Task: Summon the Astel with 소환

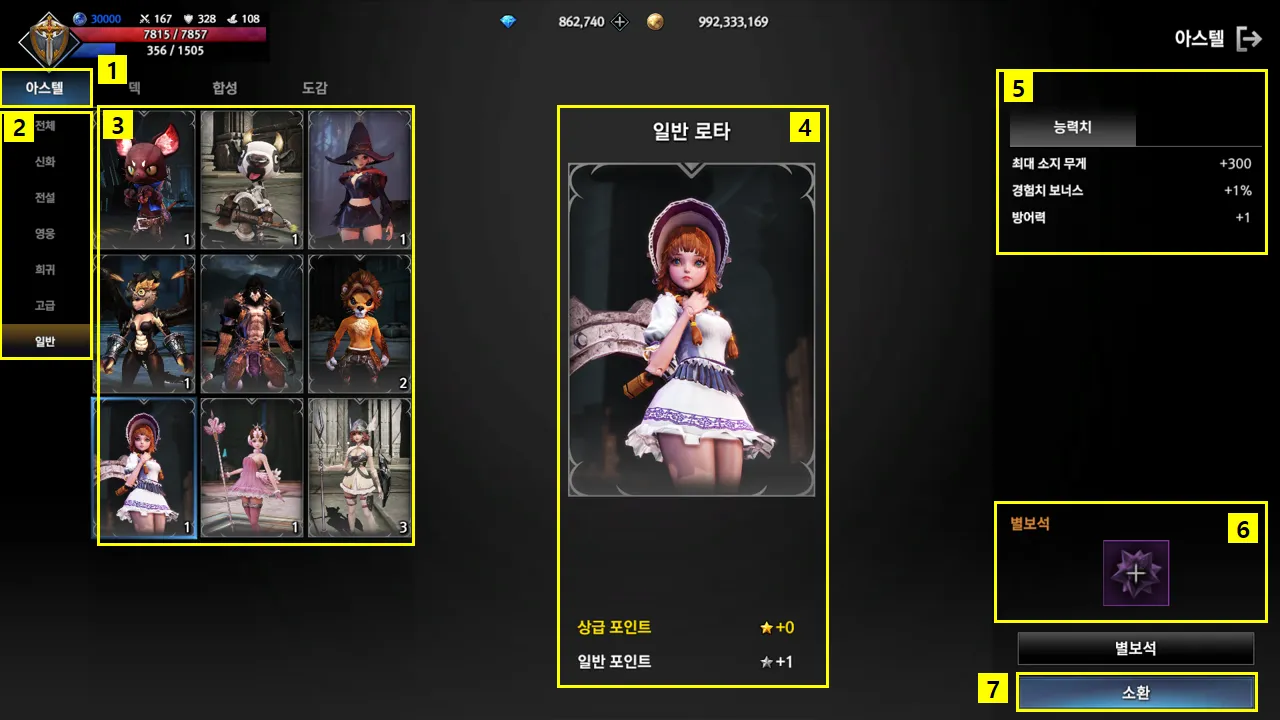Action: coord(1136,692)
